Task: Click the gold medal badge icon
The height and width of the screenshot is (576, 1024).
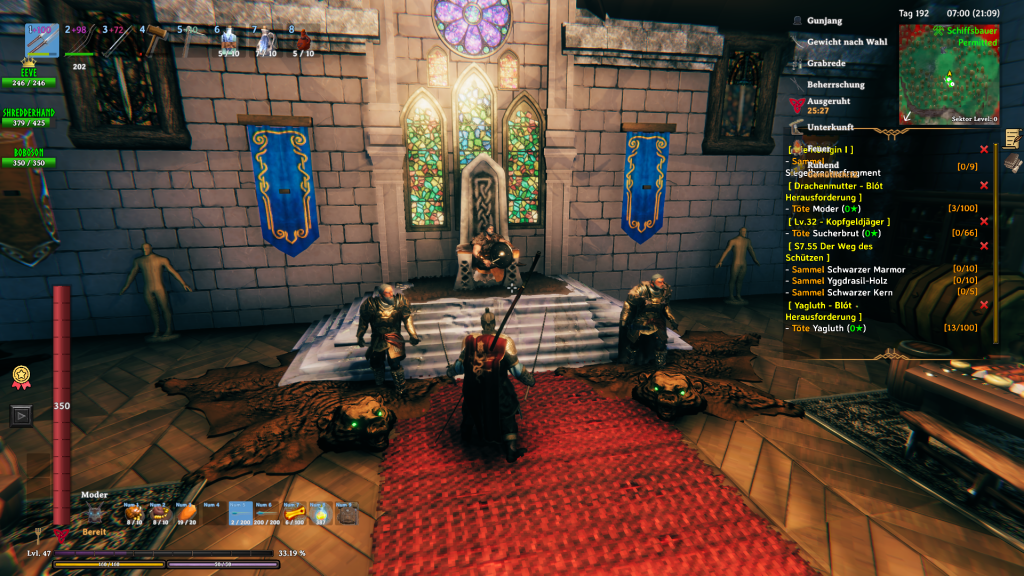Action: coord(20,375)
